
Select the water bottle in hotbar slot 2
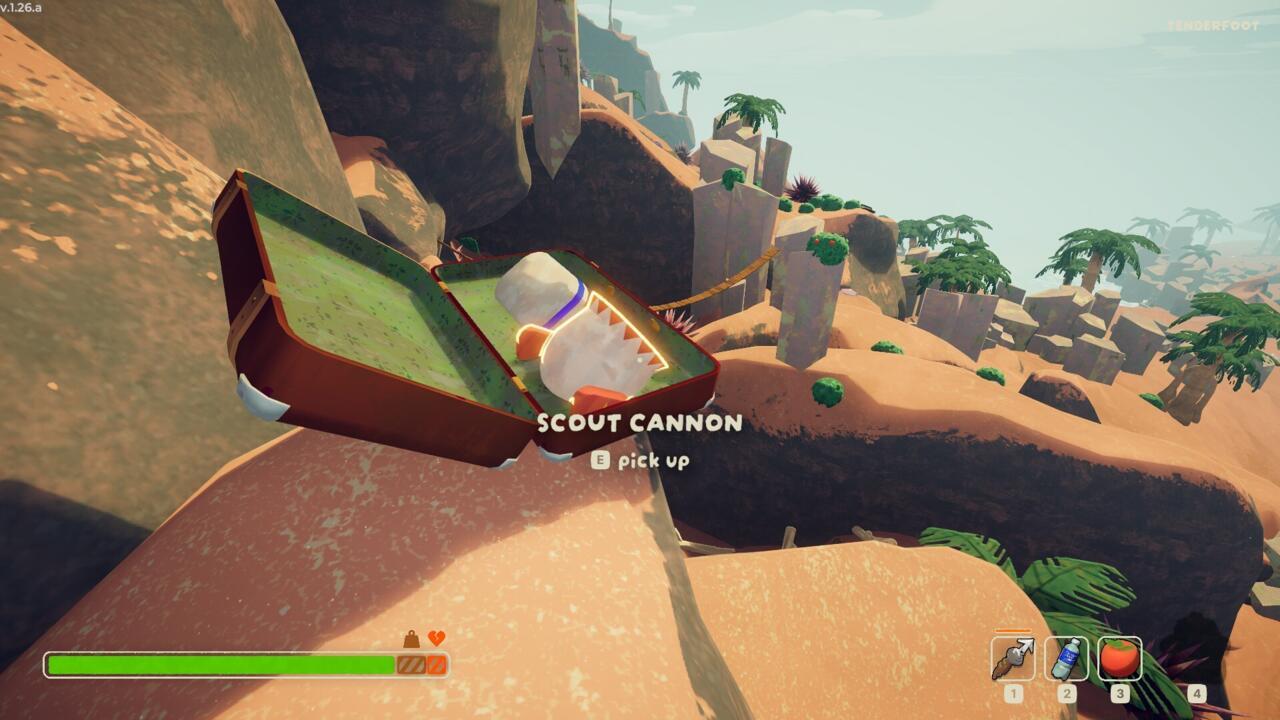[1066, 656]
